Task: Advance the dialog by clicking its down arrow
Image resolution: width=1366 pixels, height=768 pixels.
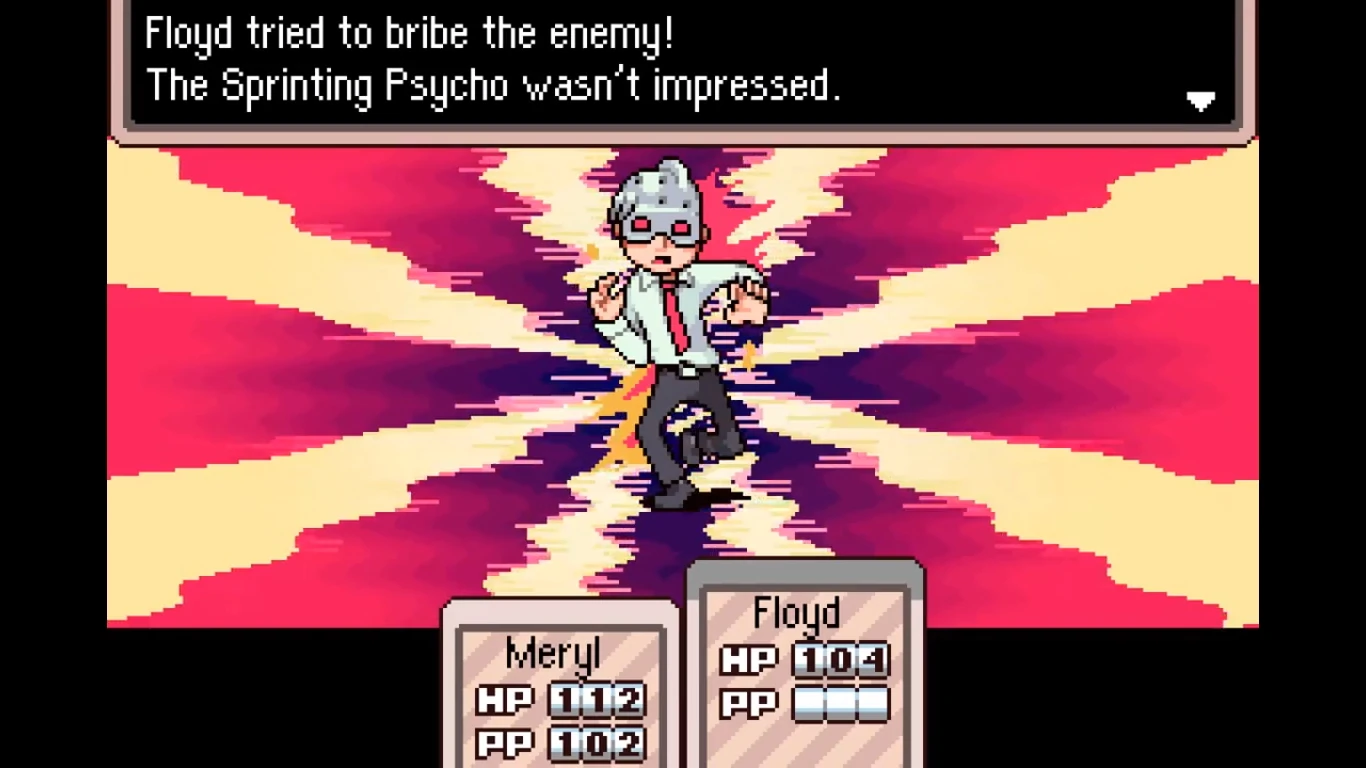Action: 1200,100
